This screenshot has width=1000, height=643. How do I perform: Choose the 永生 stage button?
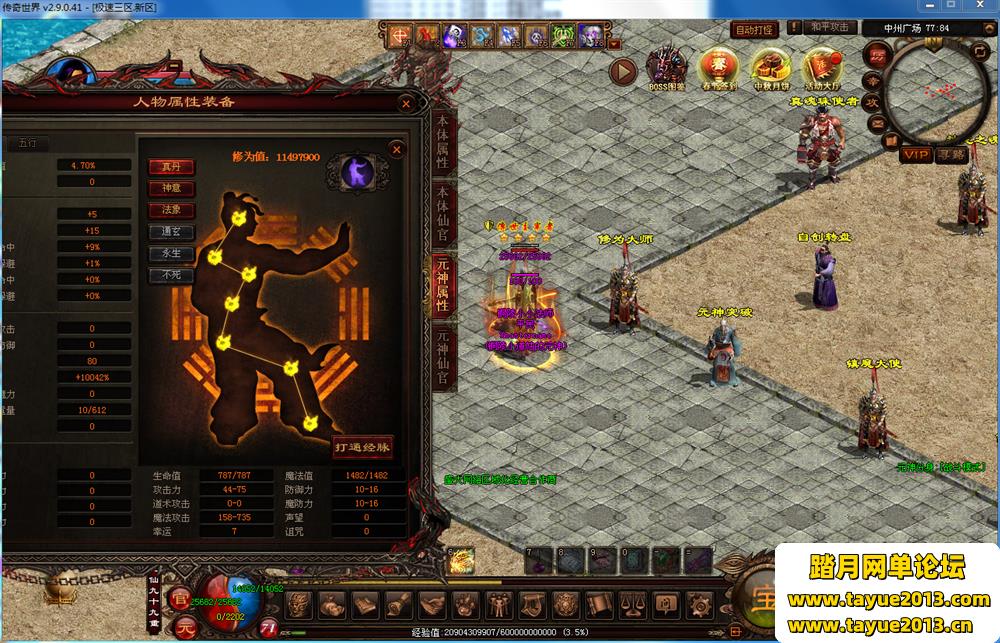(x=171, y=253)
